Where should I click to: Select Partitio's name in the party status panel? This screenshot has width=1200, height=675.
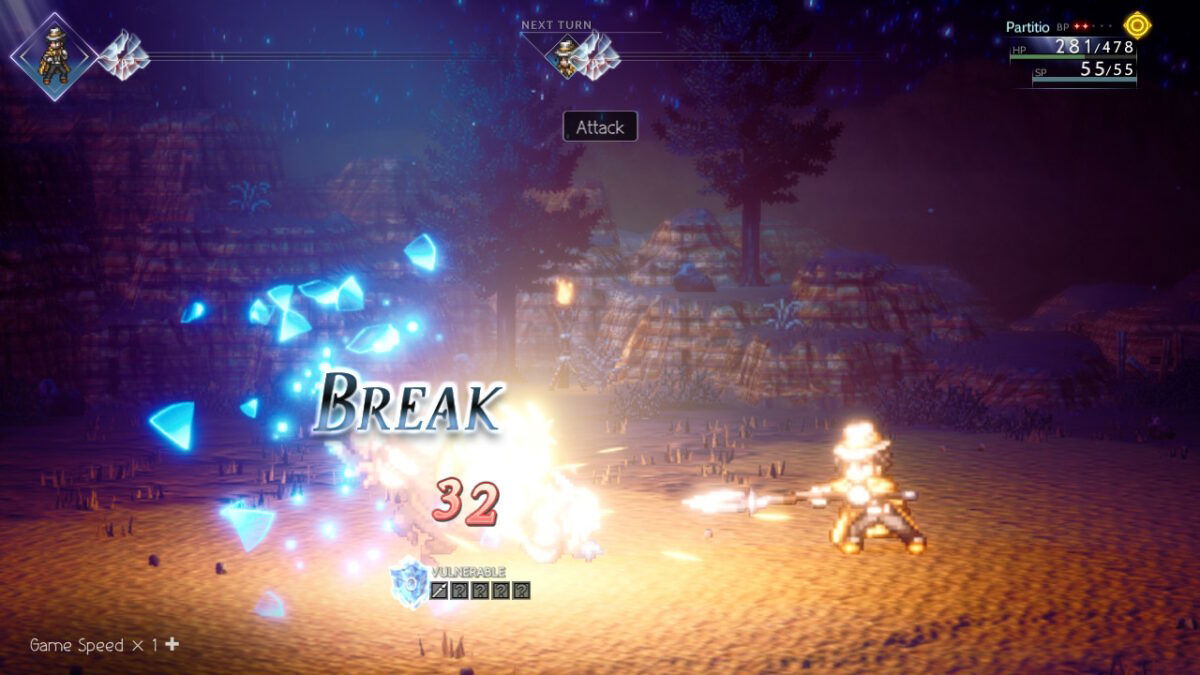tap(1028, 27)
